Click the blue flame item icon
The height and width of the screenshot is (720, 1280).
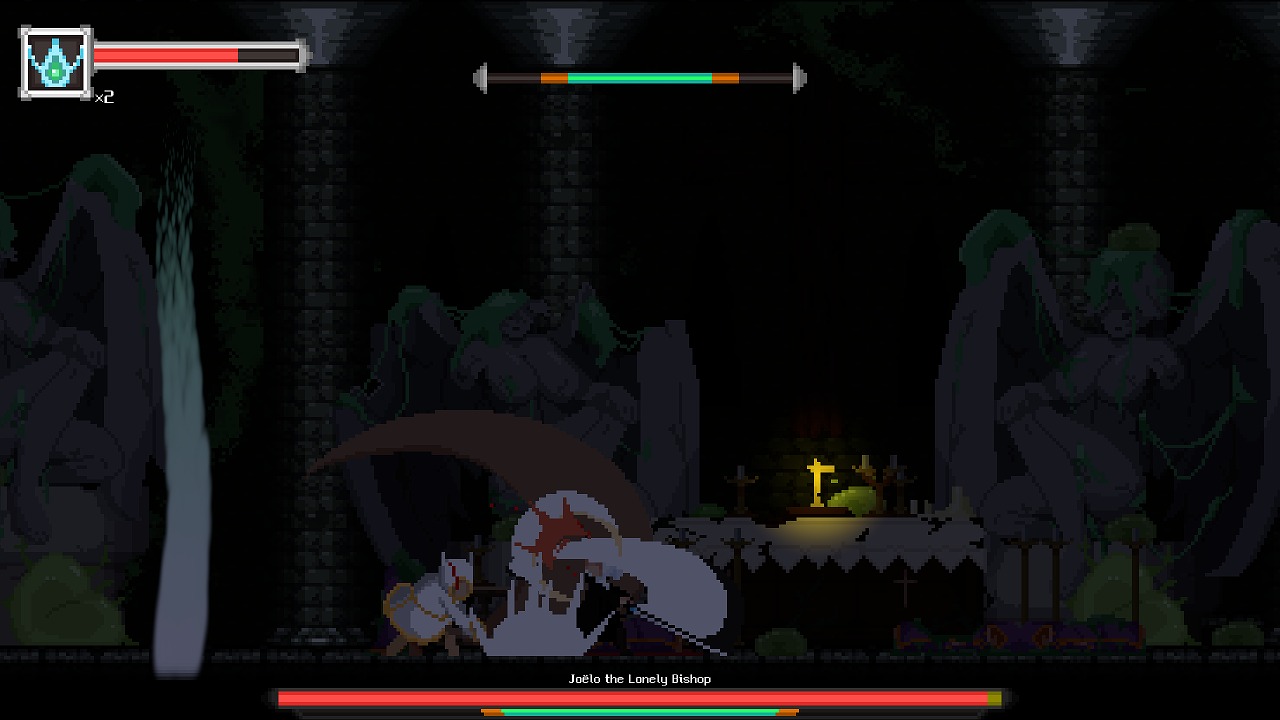pyautogui.click(x=55, y=62)
